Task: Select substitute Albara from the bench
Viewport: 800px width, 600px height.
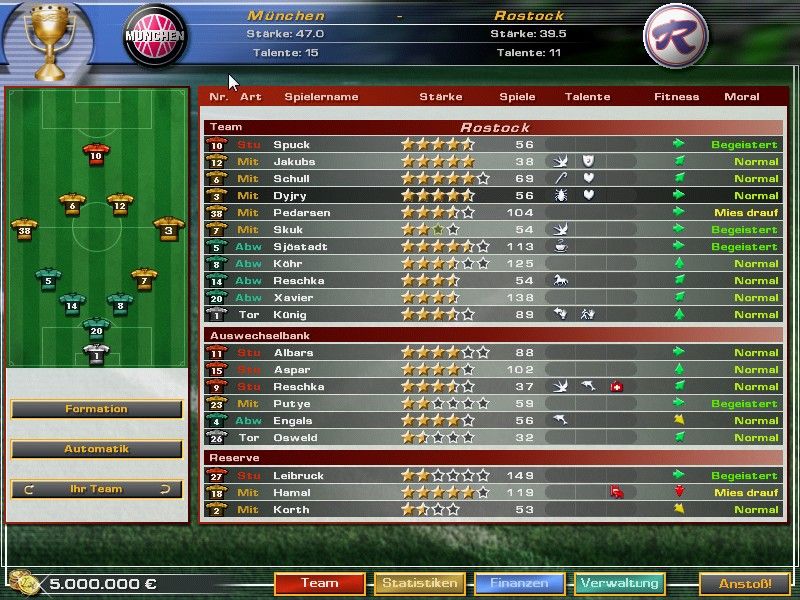Action: coord(292,353)
